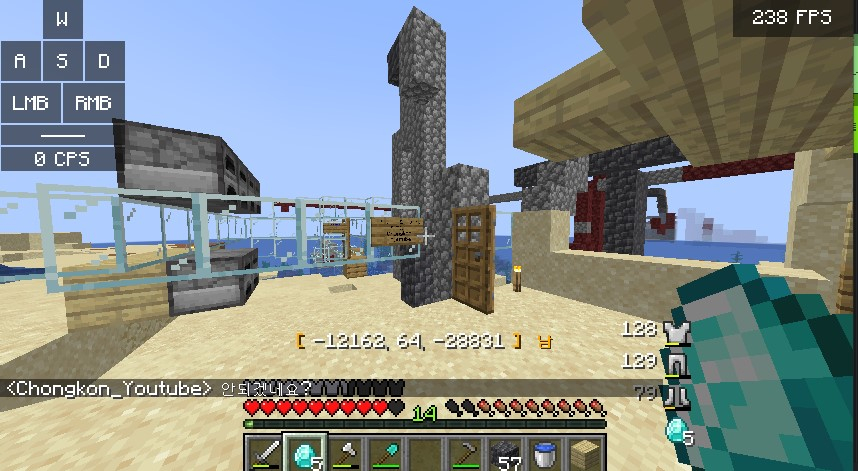Screen dimensions: 858x471
Task: Pick the dark block stack of 57
Action: pos(507,456)
